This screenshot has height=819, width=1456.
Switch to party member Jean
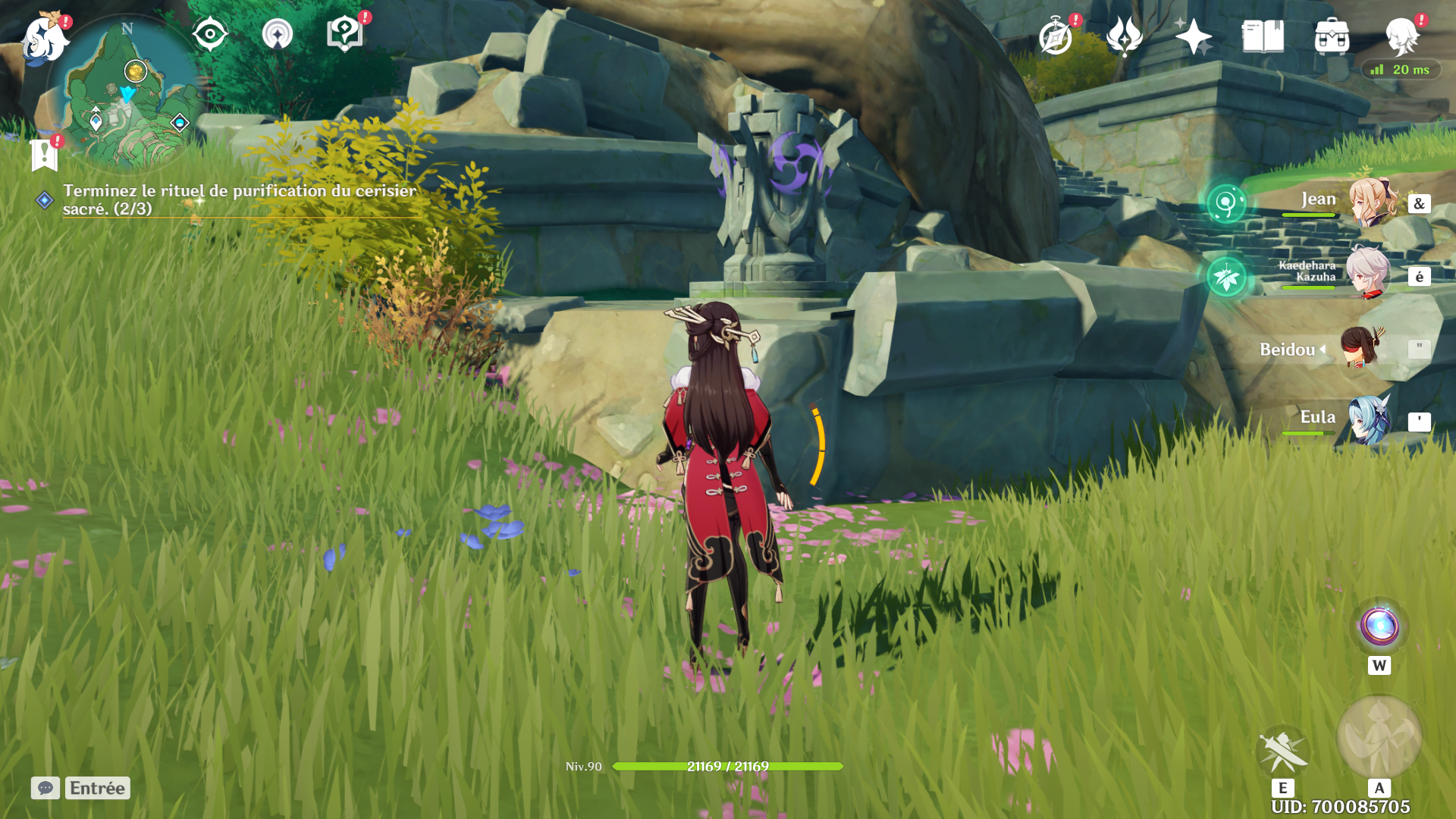pyautogui.click(x=1372, y=202)
